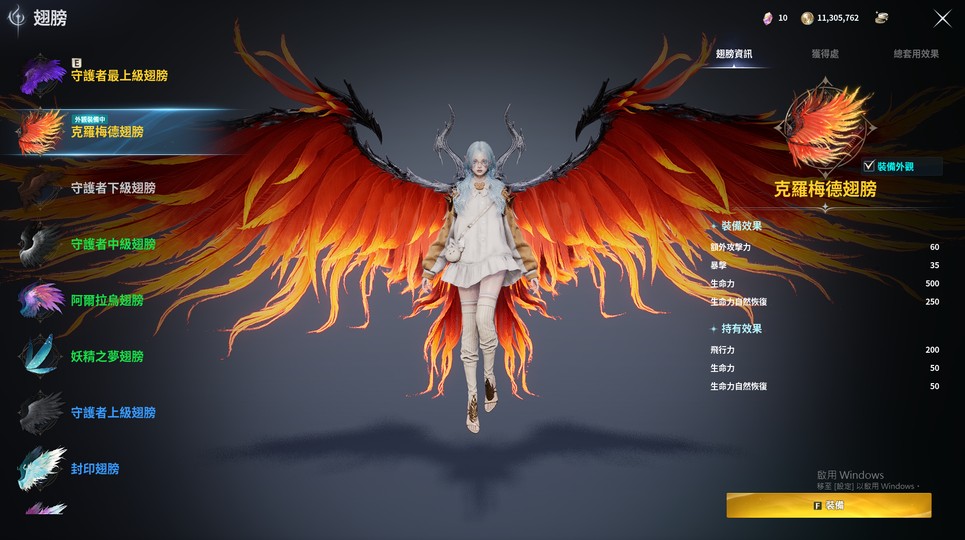Pick the 阿爾拉烏翅膀 wings

tap(107, 300)
